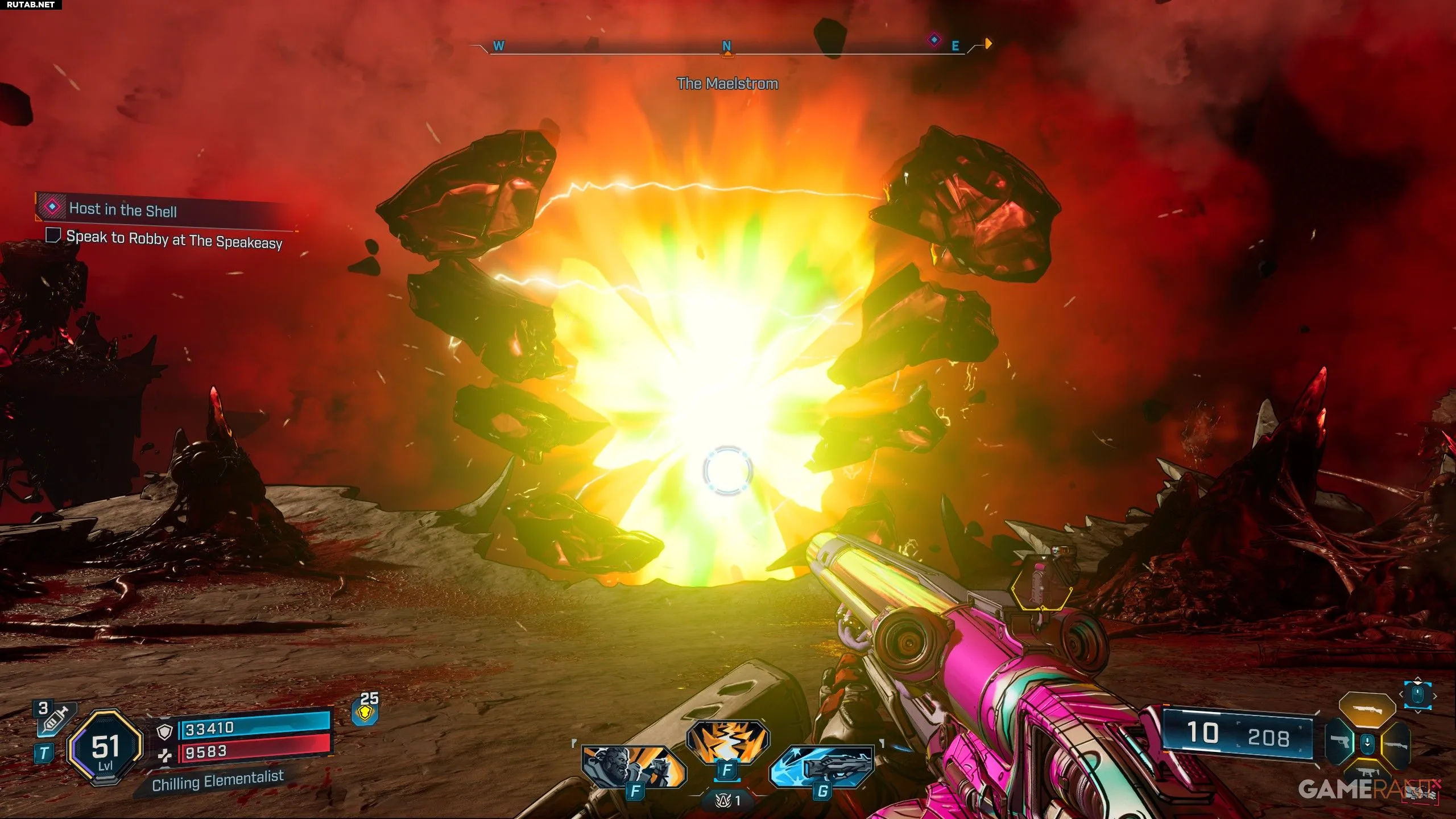Tick the Speak to Robby objective checkbox
1456x819 pixels.
53,235
